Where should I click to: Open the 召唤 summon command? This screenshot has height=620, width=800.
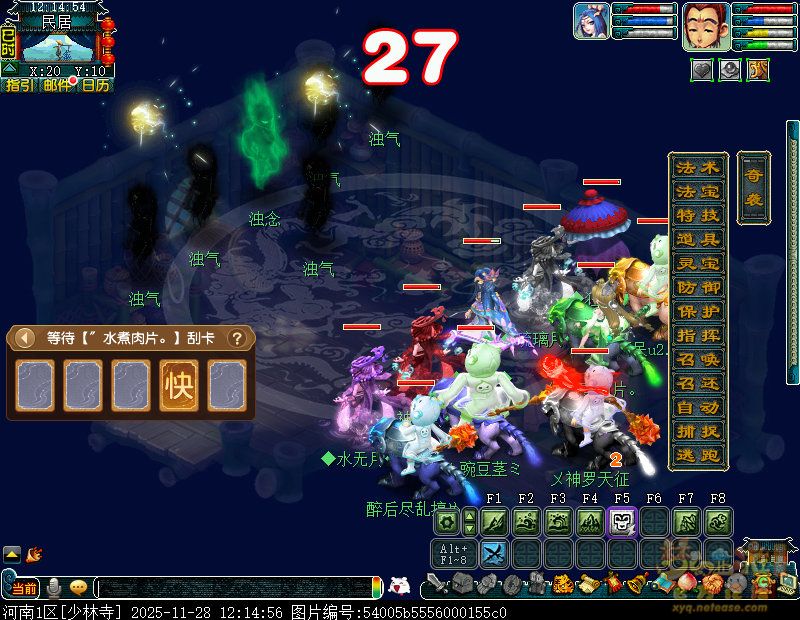pyautogui.click(x=697, y=359)
